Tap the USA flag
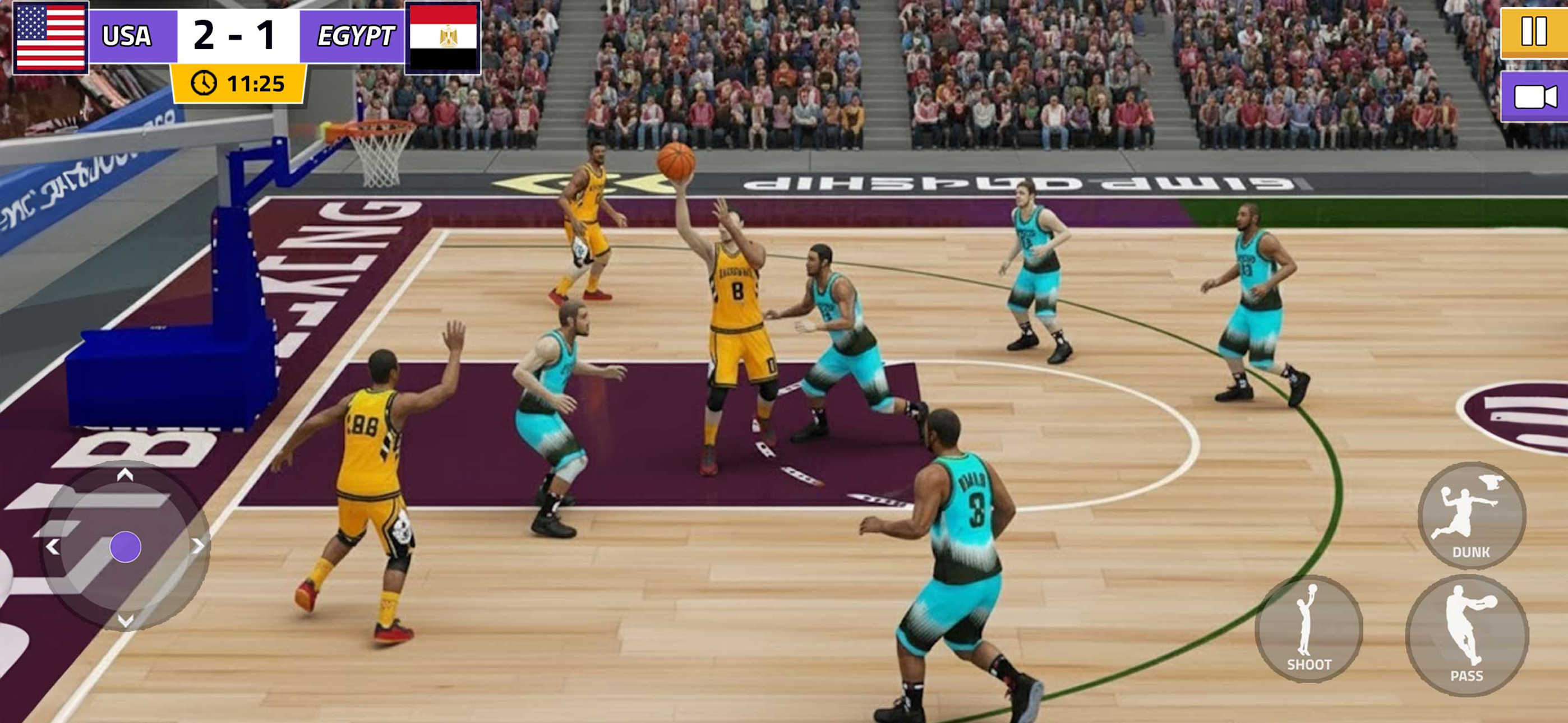1568x723 pixels. pyautogui.click(x=51, y=38)
